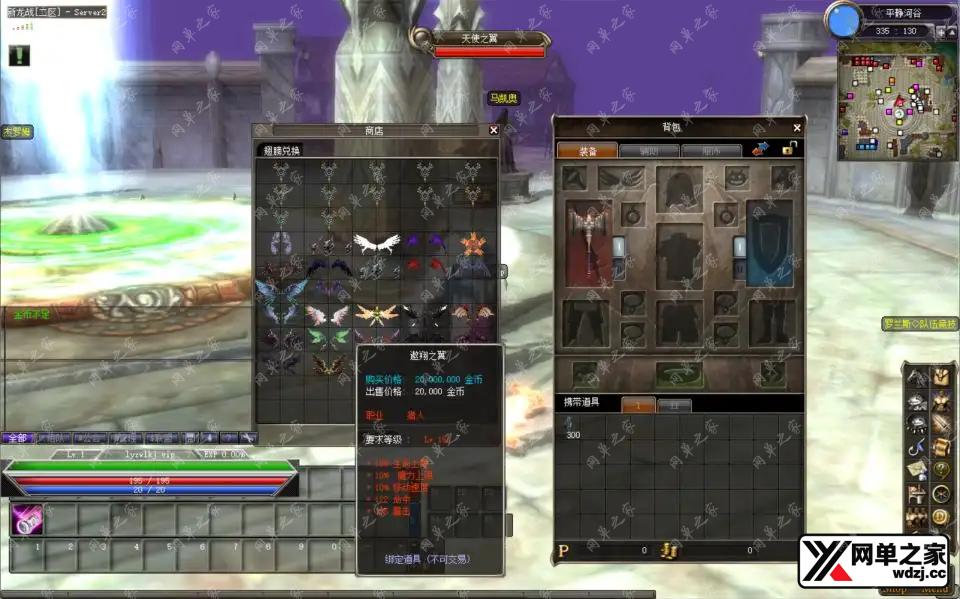Switch to the 全部 chat channel tab
This screenshot has width=960, height=599.
pos(17,438)
